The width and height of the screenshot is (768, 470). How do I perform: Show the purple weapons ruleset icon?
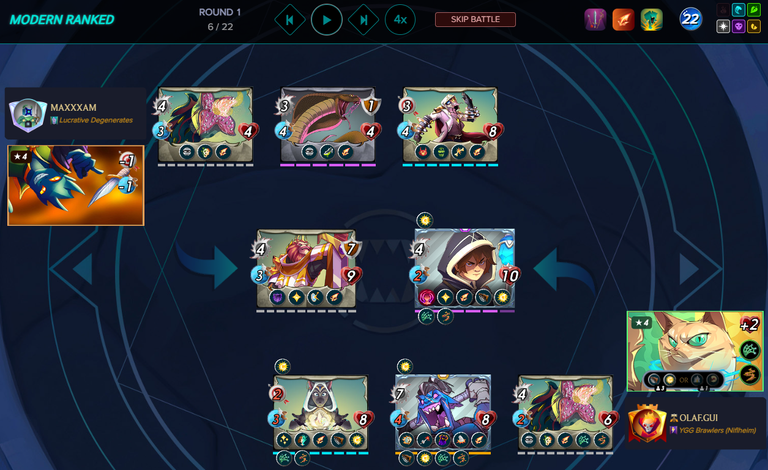click(595, 20)
